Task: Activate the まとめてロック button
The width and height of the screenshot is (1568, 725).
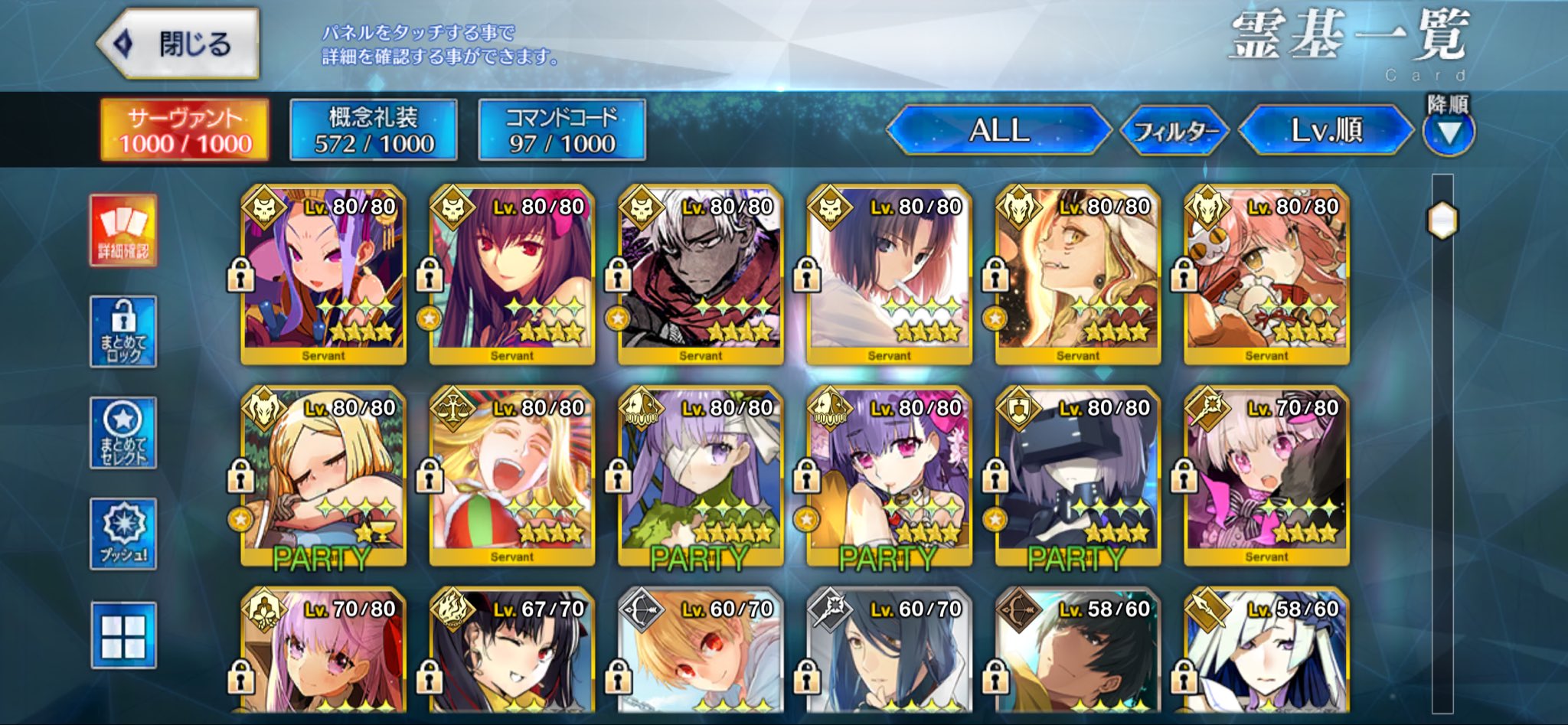Action: (x=123, y=331)
